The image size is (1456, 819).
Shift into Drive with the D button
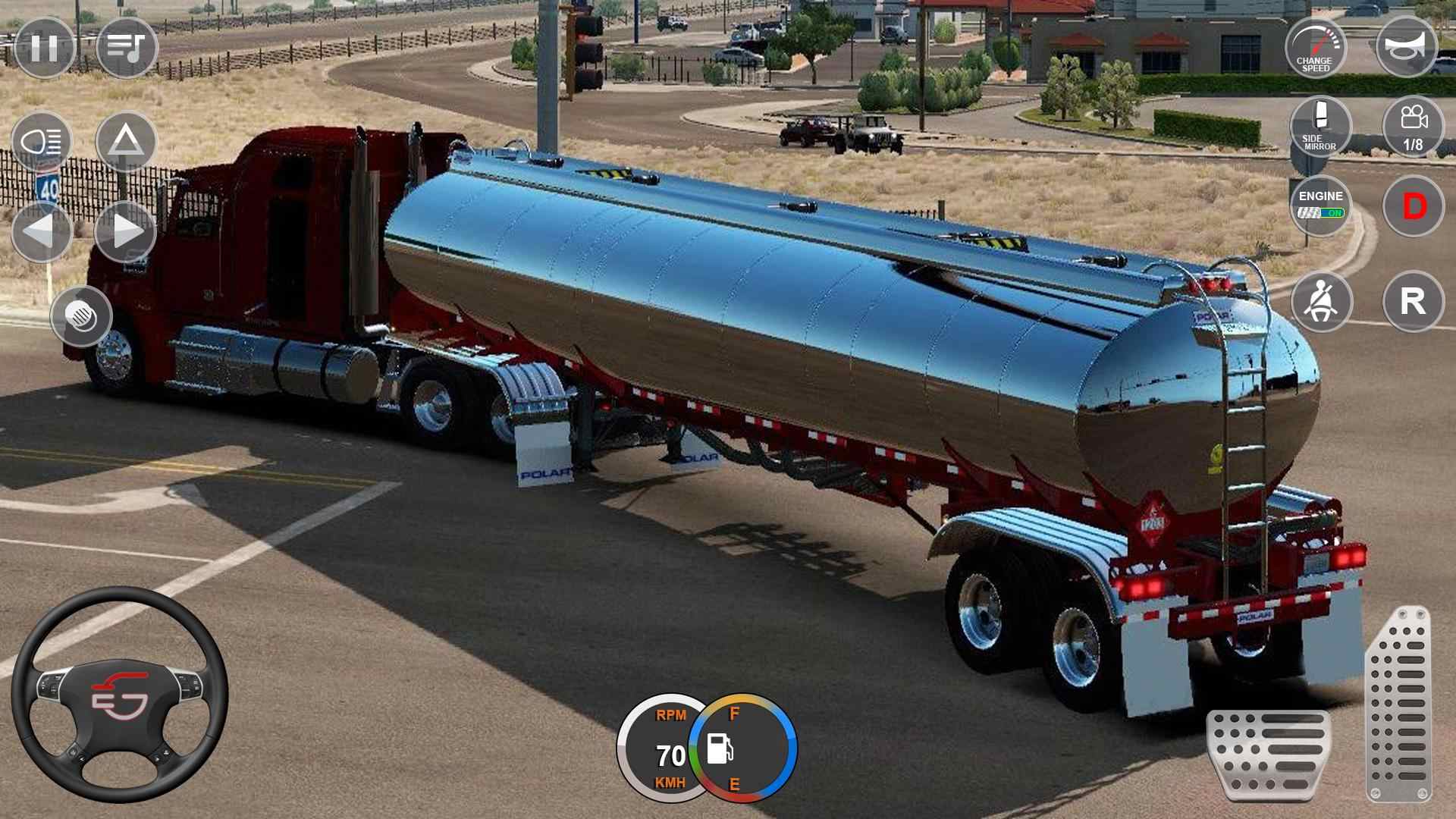pos(1412,206)
